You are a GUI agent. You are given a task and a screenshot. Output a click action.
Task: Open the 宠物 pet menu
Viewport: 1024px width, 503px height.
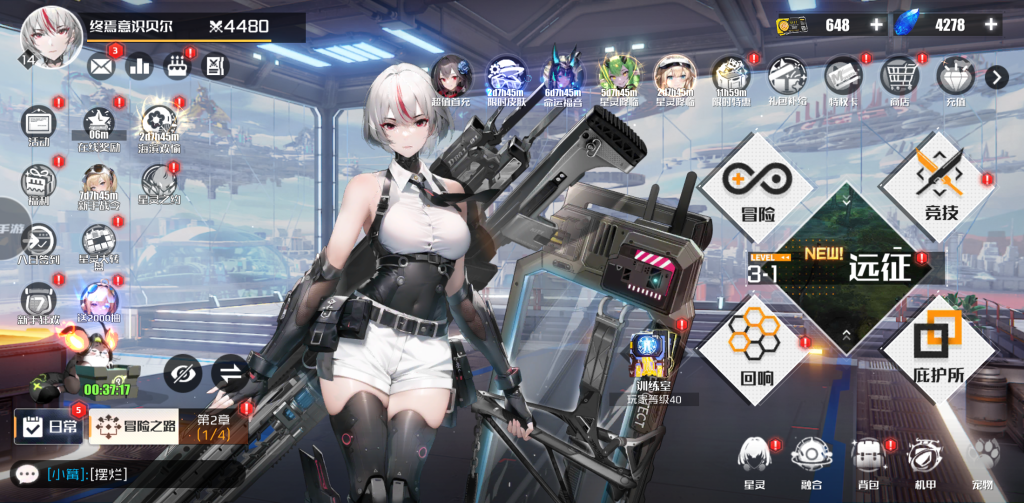(x=983, y=460)
